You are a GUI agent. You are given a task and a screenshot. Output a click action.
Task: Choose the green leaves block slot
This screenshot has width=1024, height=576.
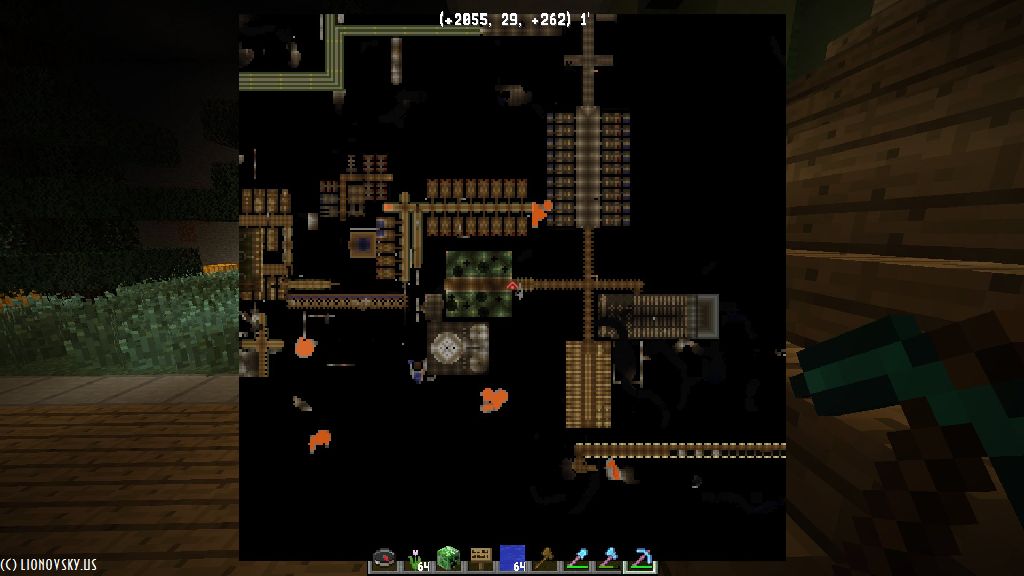point(449,558)
